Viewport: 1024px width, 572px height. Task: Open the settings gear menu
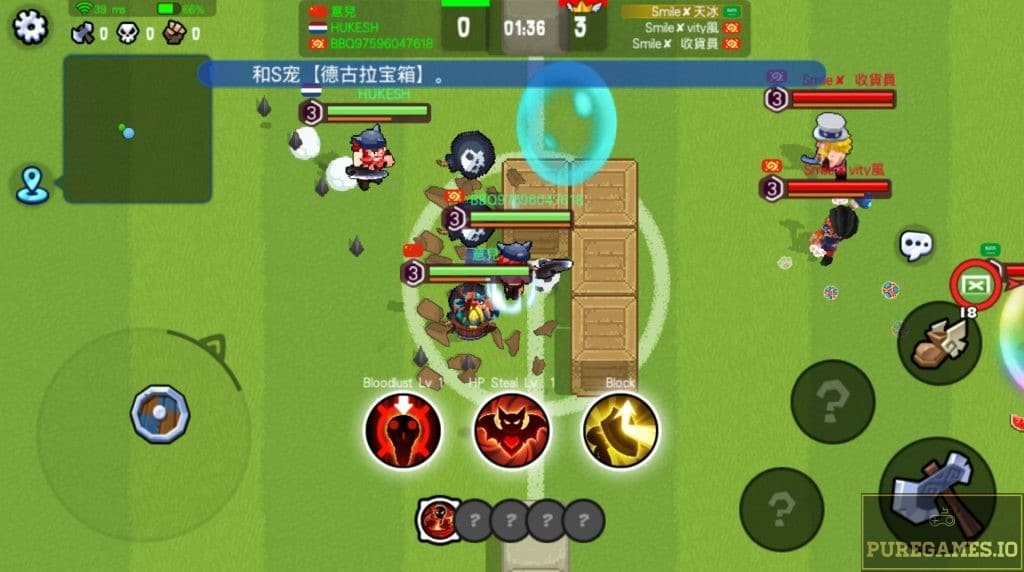tap(31, 25)
